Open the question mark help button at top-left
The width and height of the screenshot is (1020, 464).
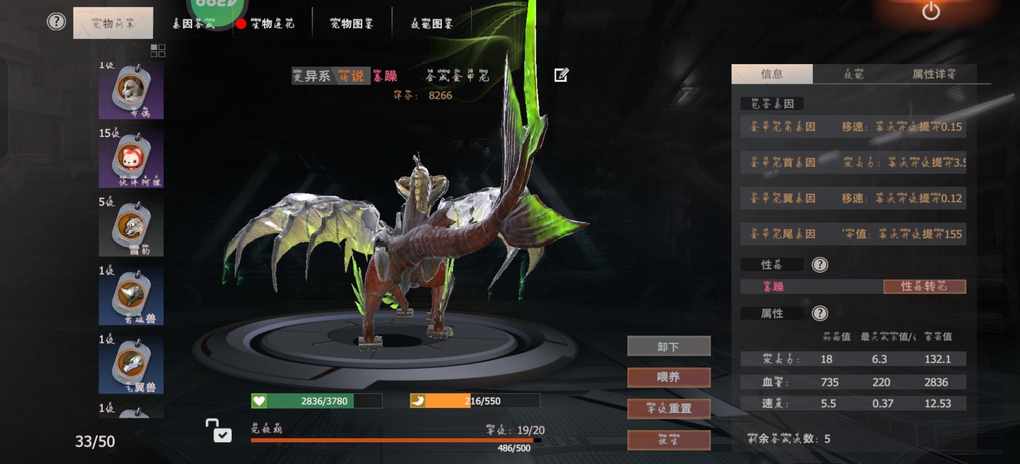pos(57,22)
